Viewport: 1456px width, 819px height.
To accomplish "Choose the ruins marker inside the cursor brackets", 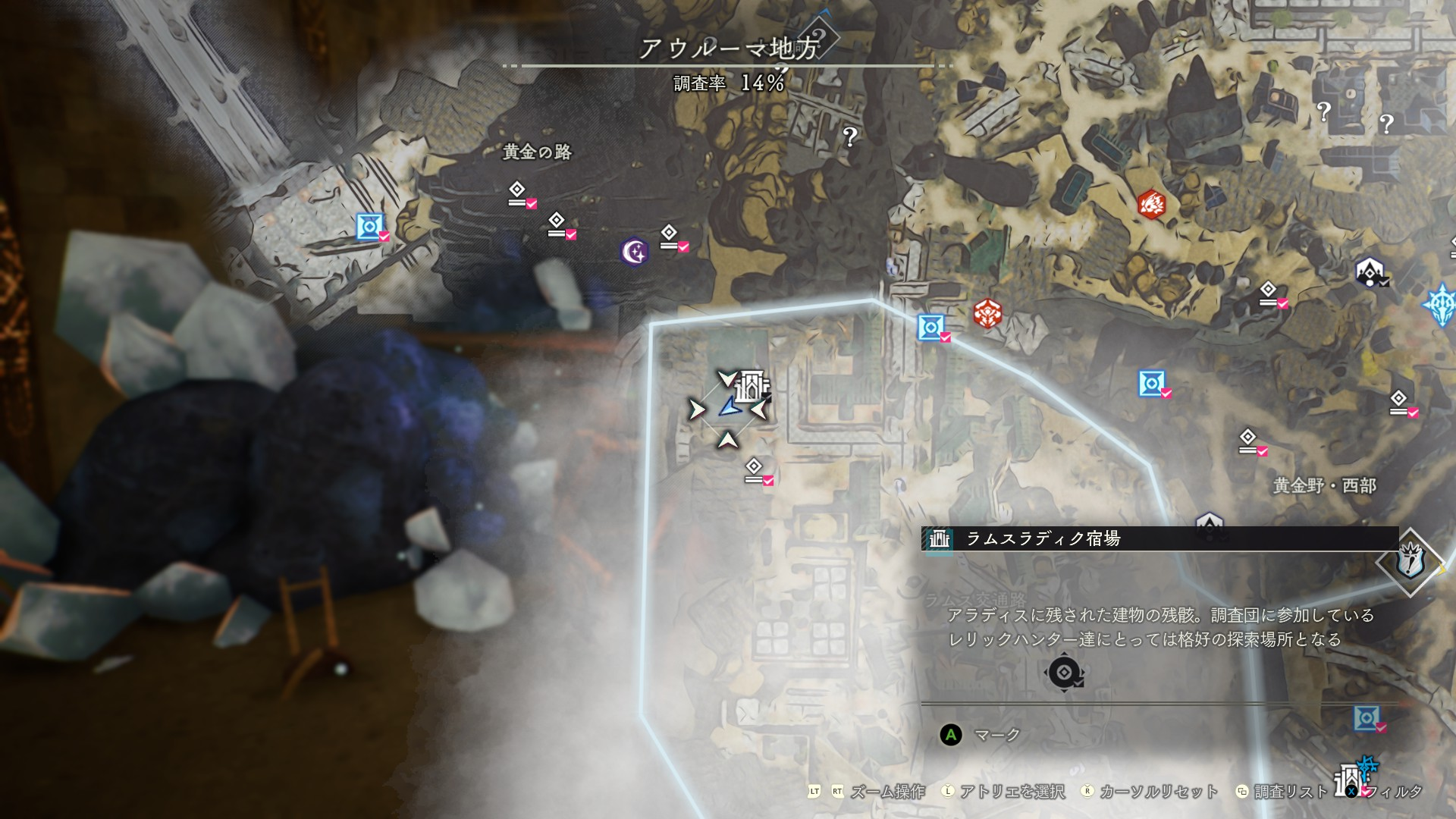I will click(x=752, y=386).
